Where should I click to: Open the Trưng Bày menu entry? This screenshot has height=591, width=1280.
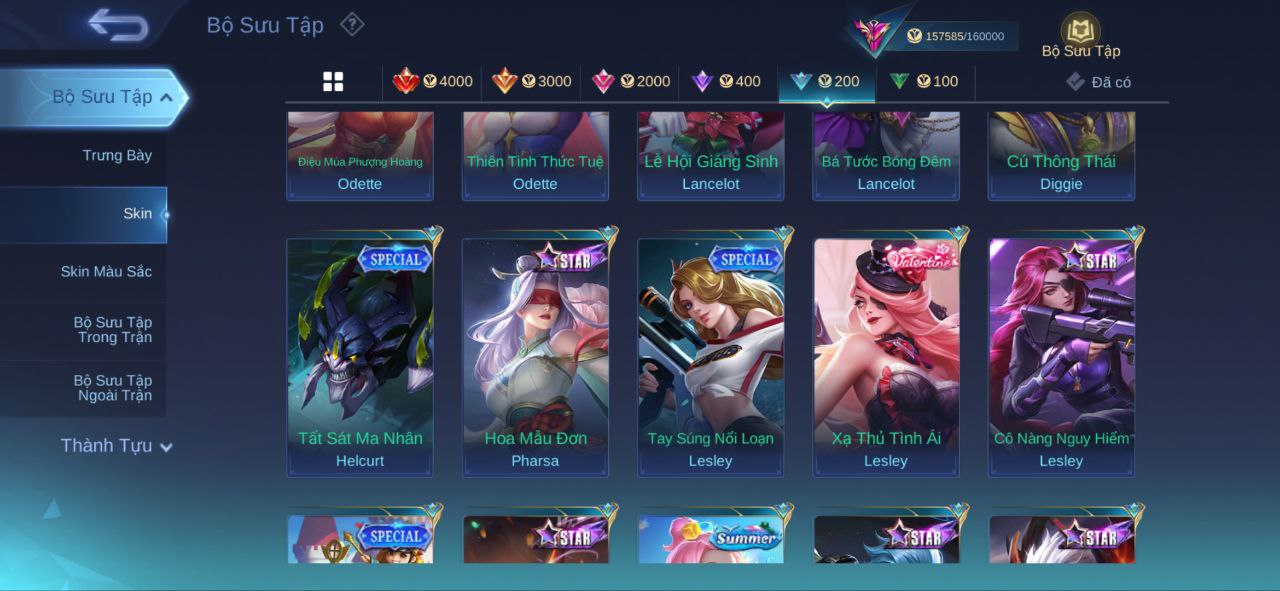[x=117, y=156]
